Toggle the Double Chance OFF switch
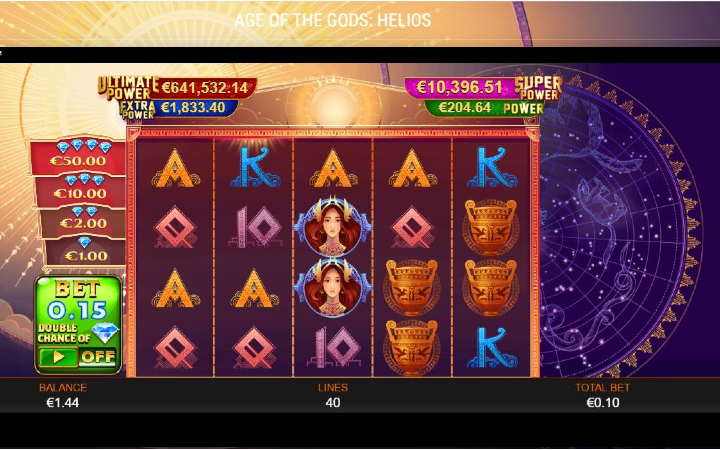 (77, 356)
